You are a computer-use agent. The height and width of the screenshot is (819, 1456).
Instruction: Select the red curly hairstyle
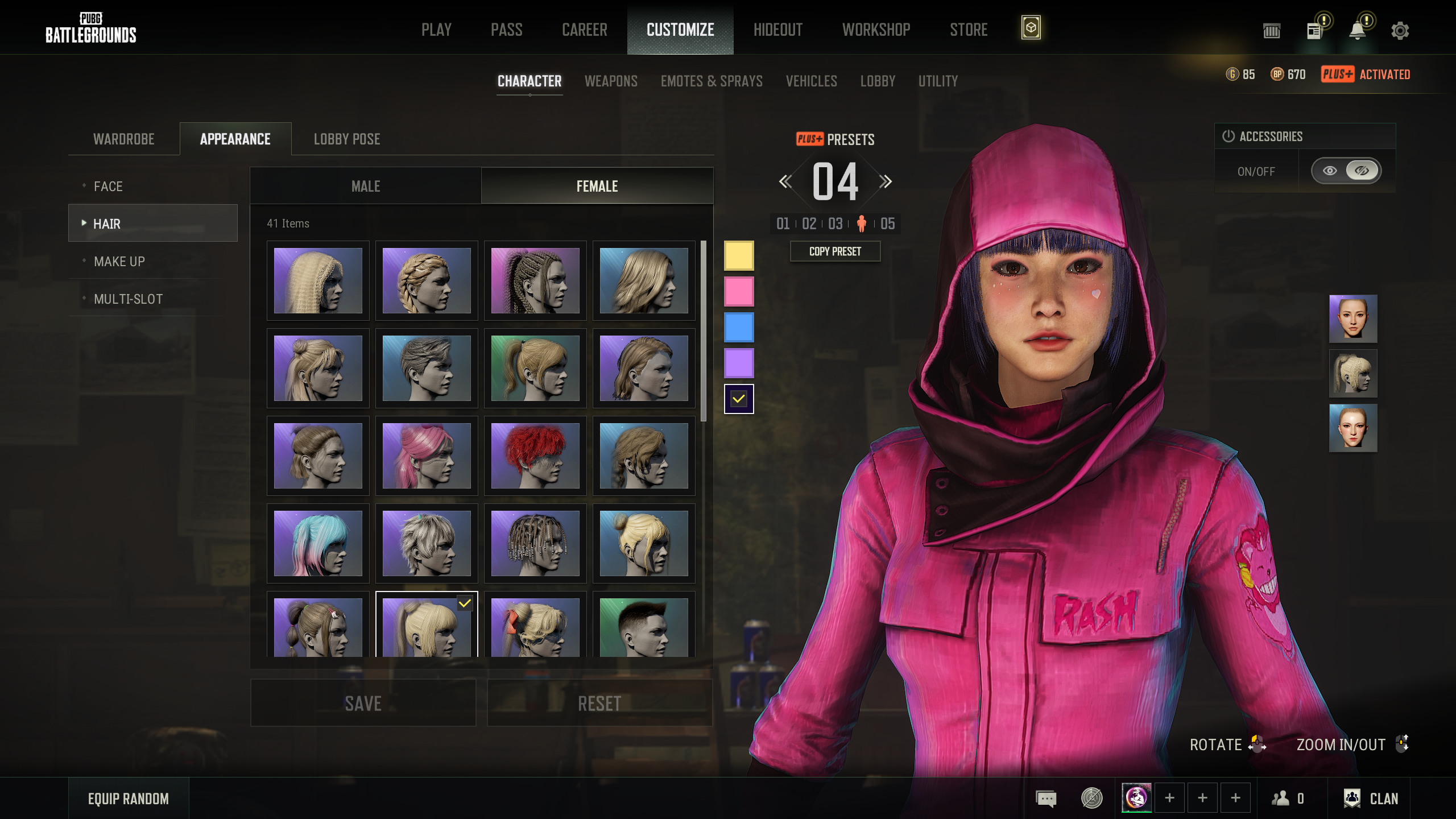click(535, 456)
